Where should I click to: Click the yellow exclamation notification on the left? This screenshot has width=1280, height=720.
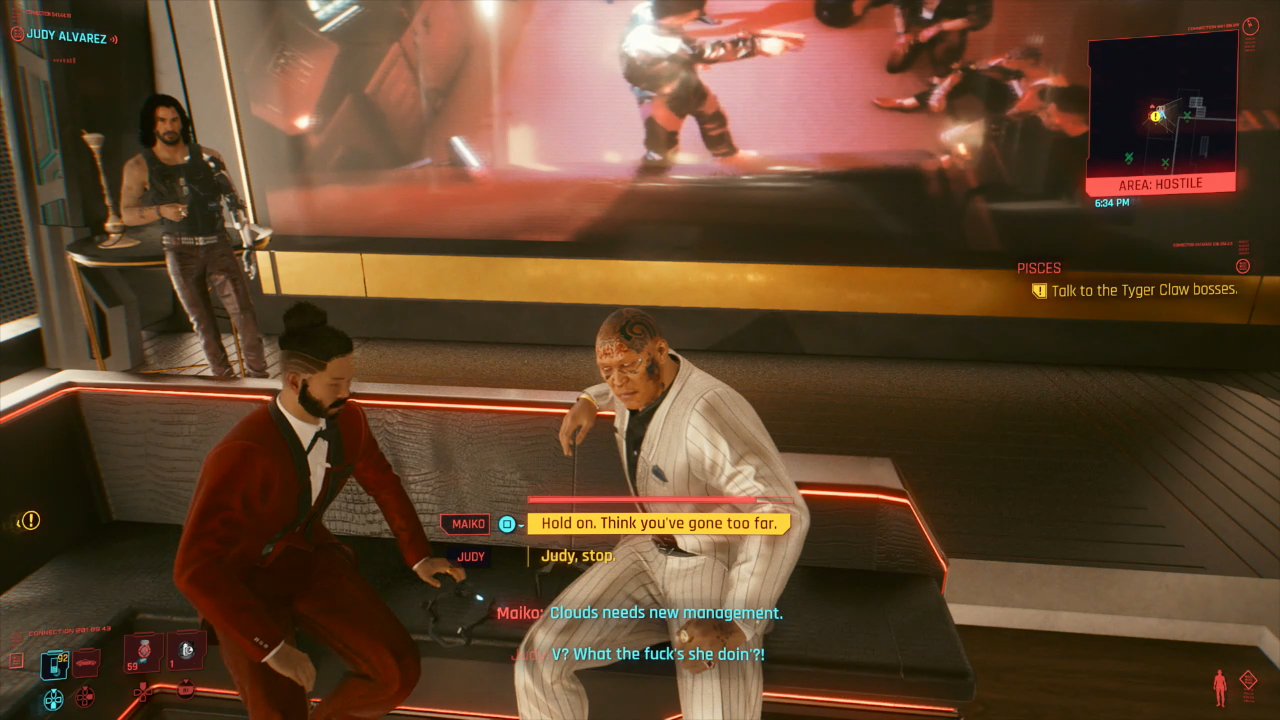(x=31, y=519)
